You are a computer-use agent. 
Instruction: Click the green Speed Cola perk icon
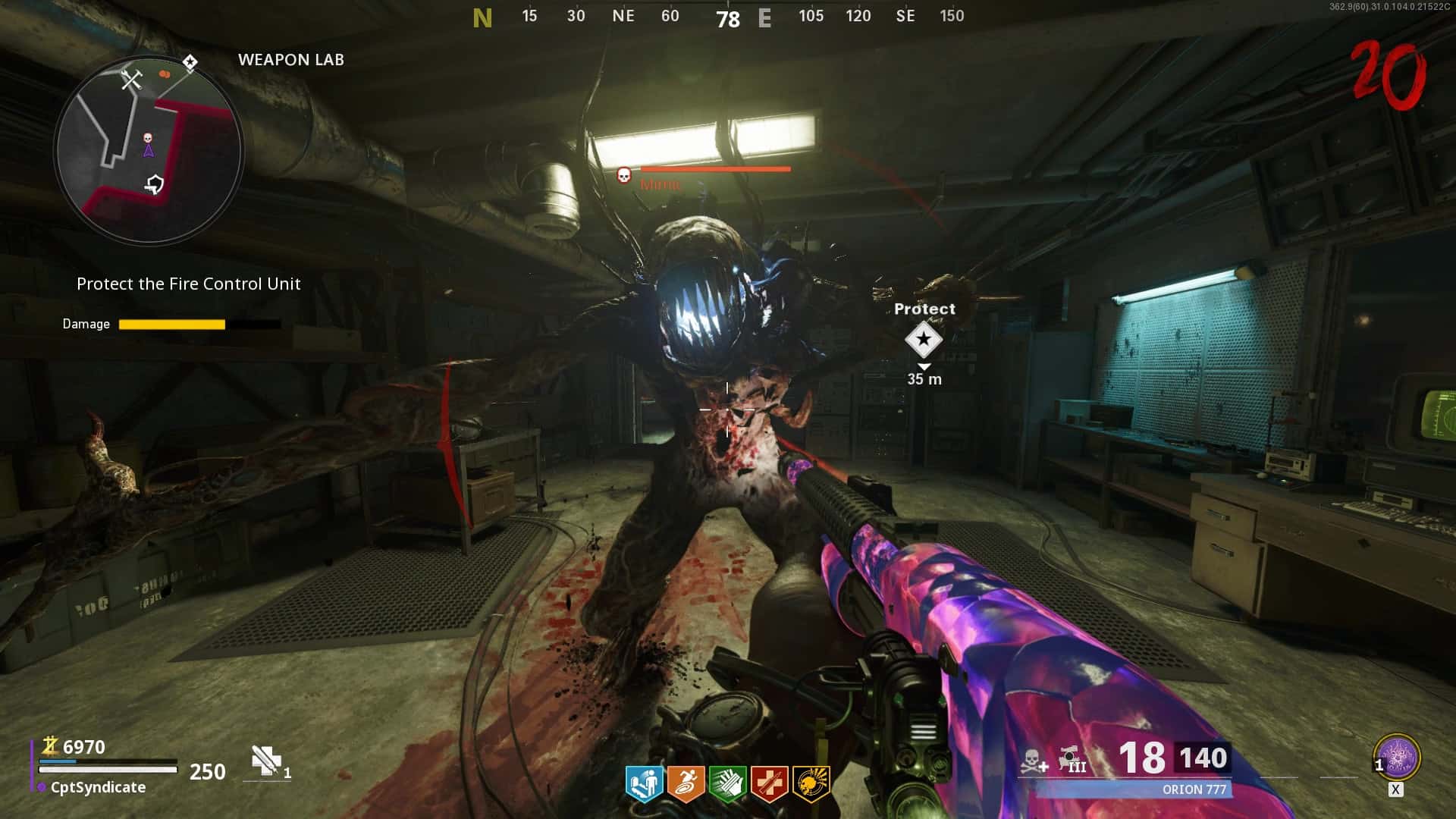(x=727, y=783)
